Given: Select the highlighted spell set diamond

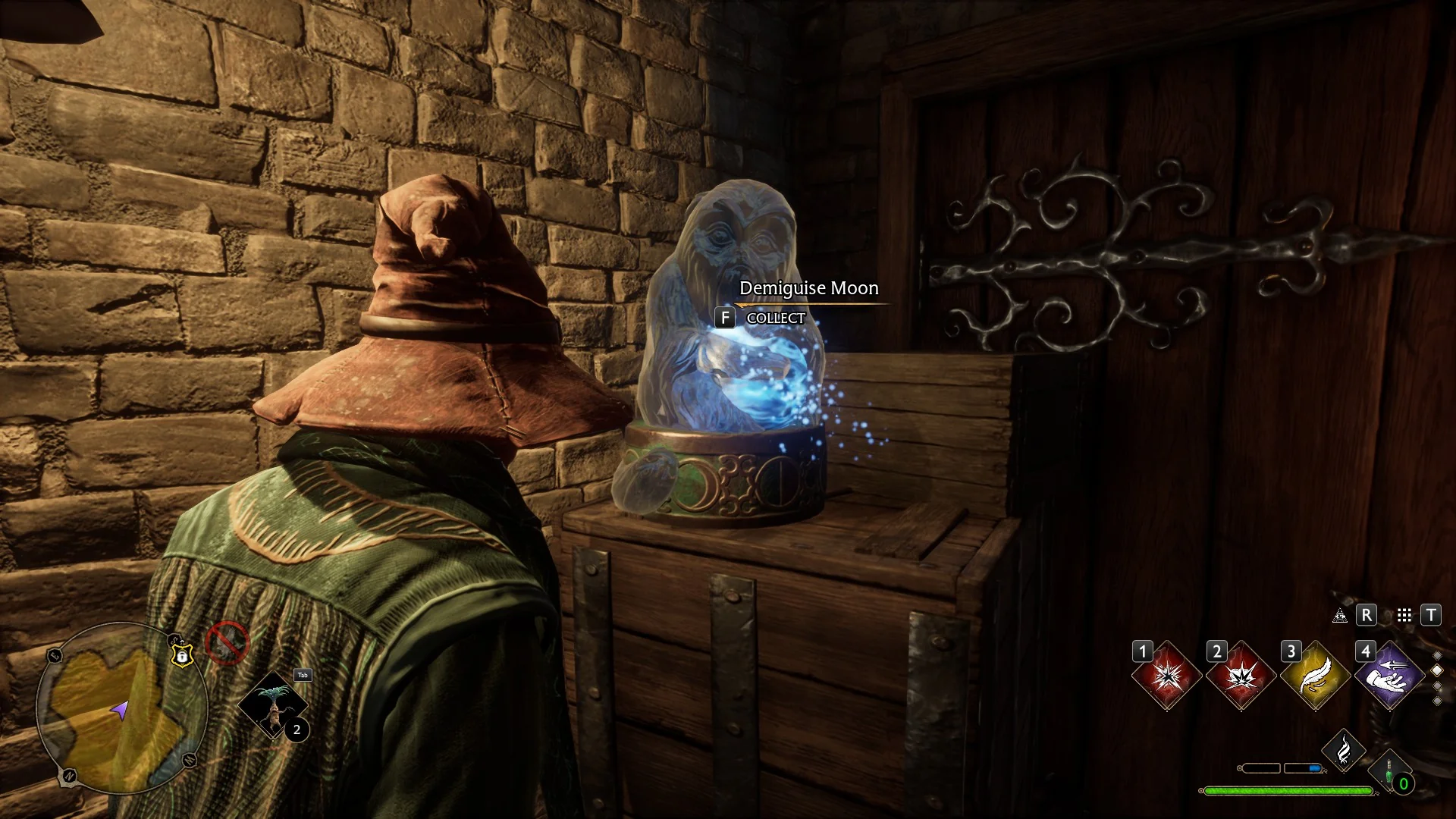Looking at the screenshot, I should tap(1437, 670).
